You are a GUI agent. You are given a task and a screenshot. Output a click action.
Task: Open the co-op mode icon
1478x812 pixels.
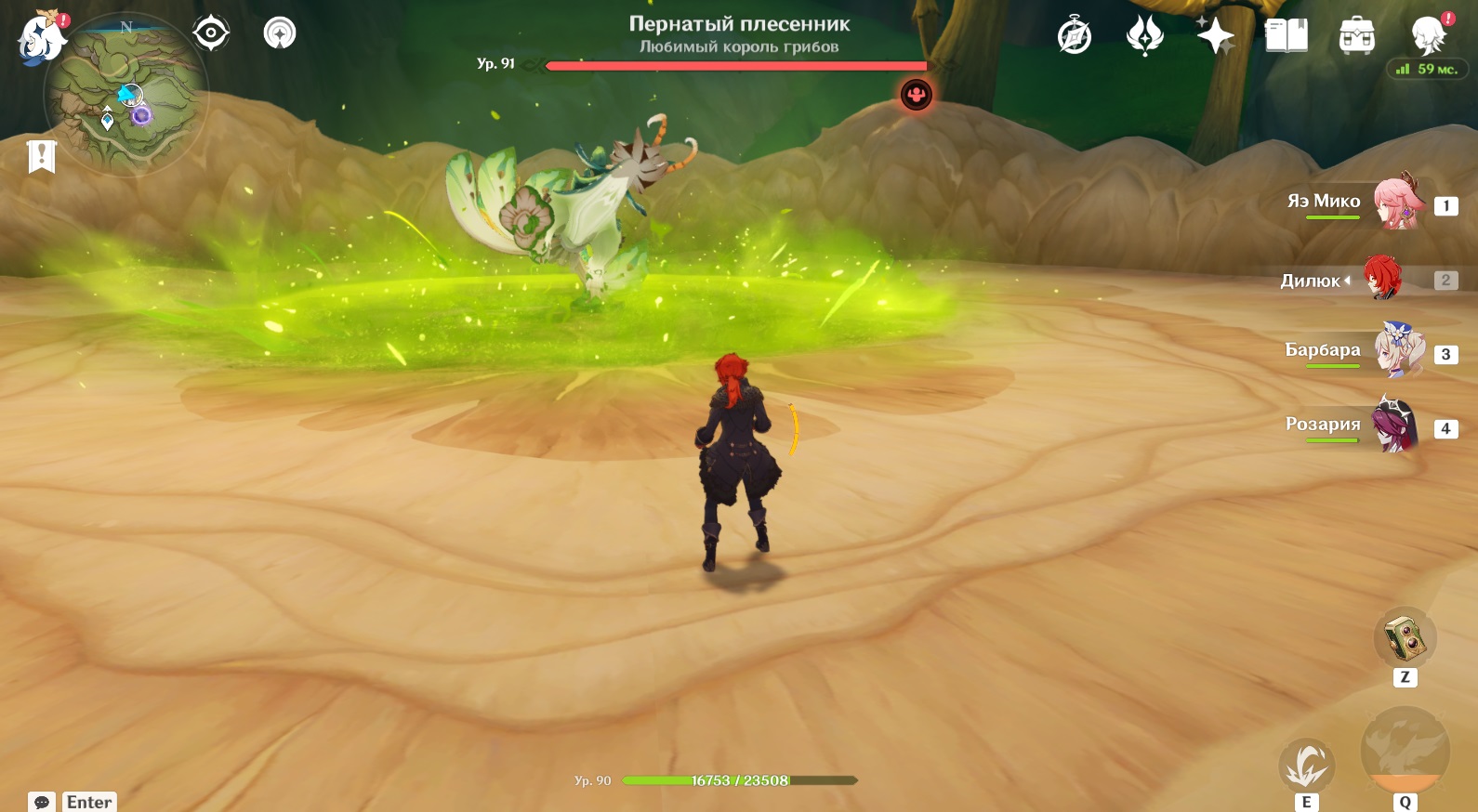280,33
